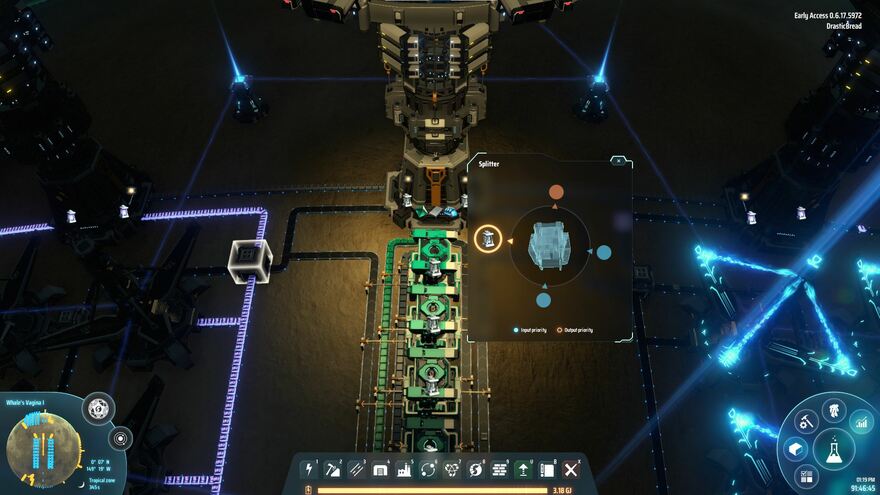
Task: Open the storage build category
Action: pyautogui.click(x=381, y=469)
